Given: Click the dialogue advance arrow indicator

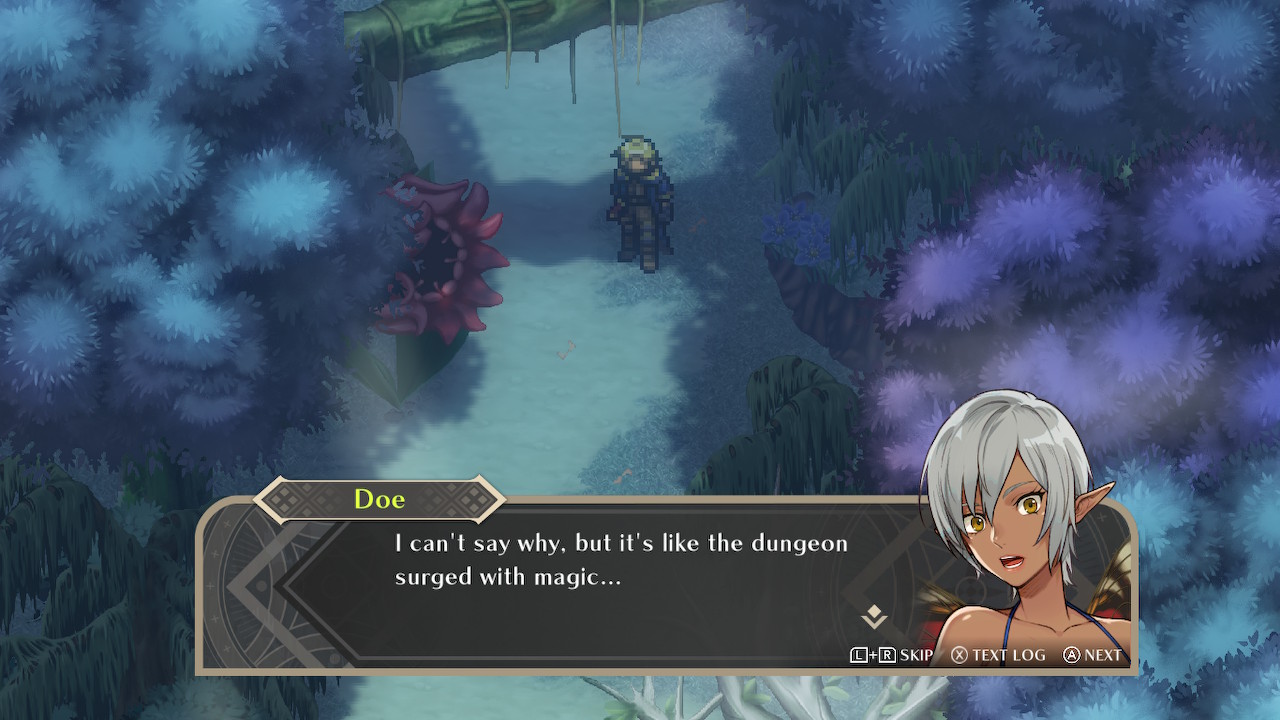Looking at the screenshot, I should (x=874, y=616).
